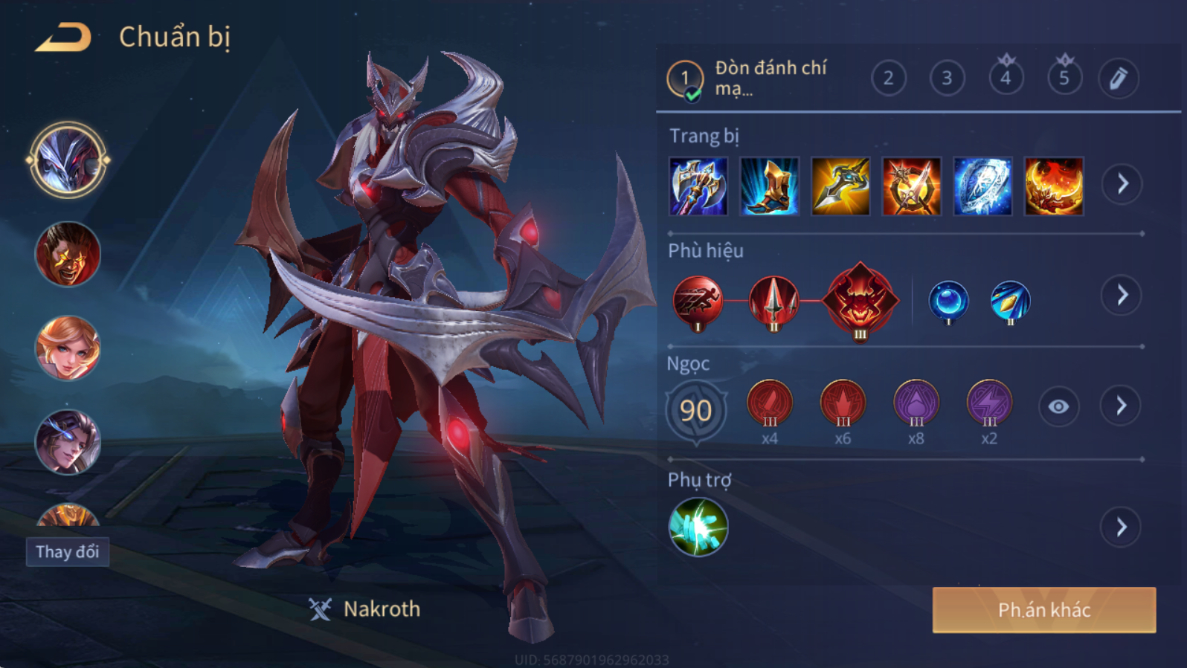Select the golden boots equipment item
Screen dimensions: 1187x668
tap(769, 186)
